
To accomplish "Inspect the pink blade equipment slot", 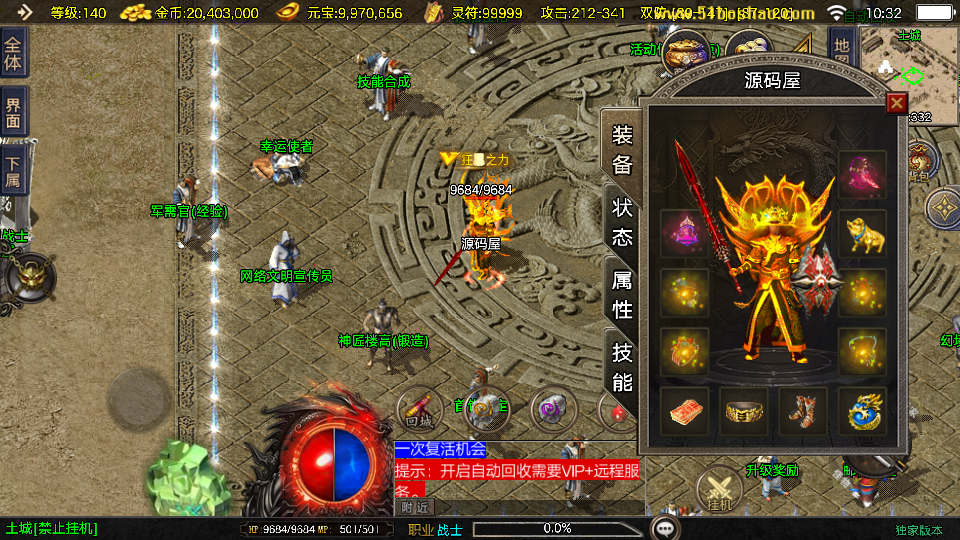I will pyautogui.click(x=862, y=175).
